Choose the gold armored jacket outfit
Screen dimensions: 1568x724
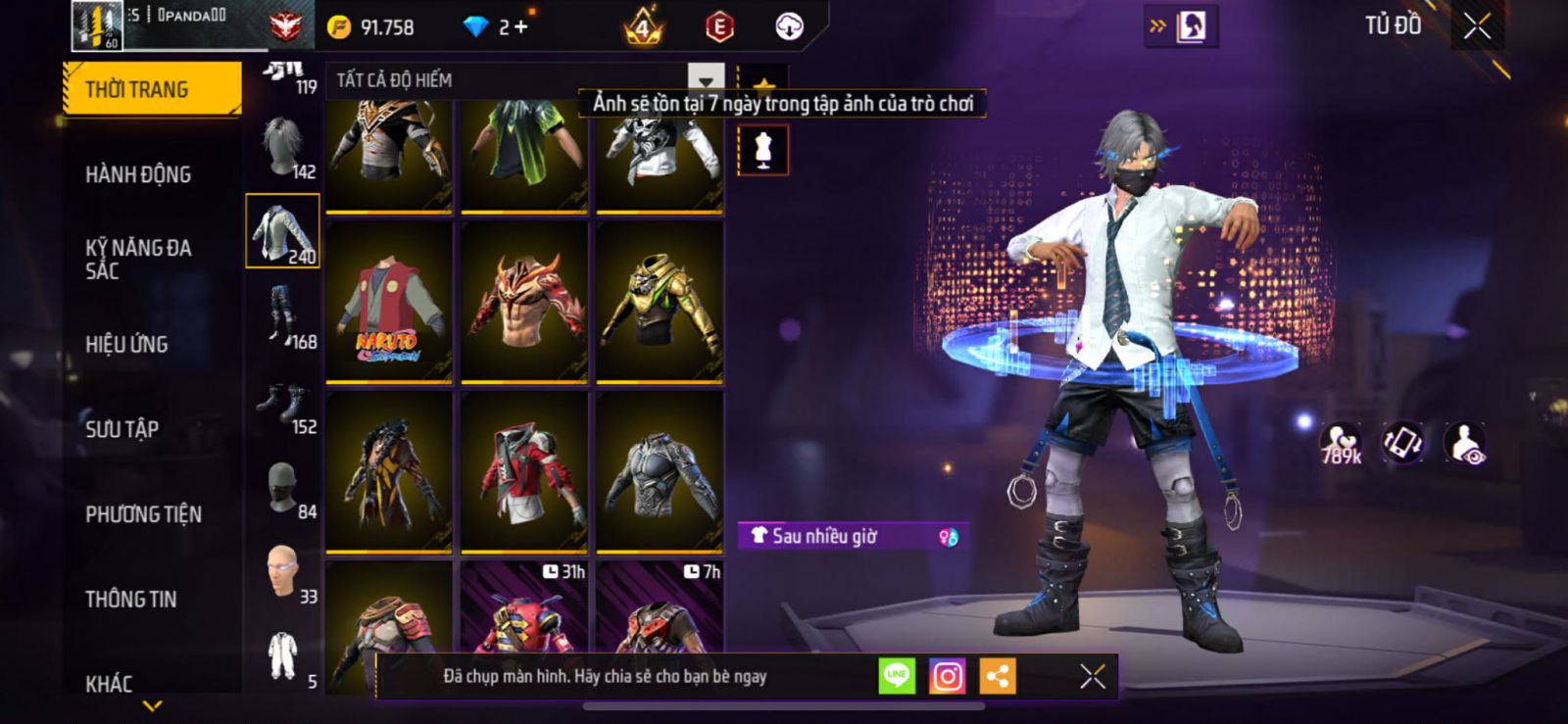click(660, 301)
